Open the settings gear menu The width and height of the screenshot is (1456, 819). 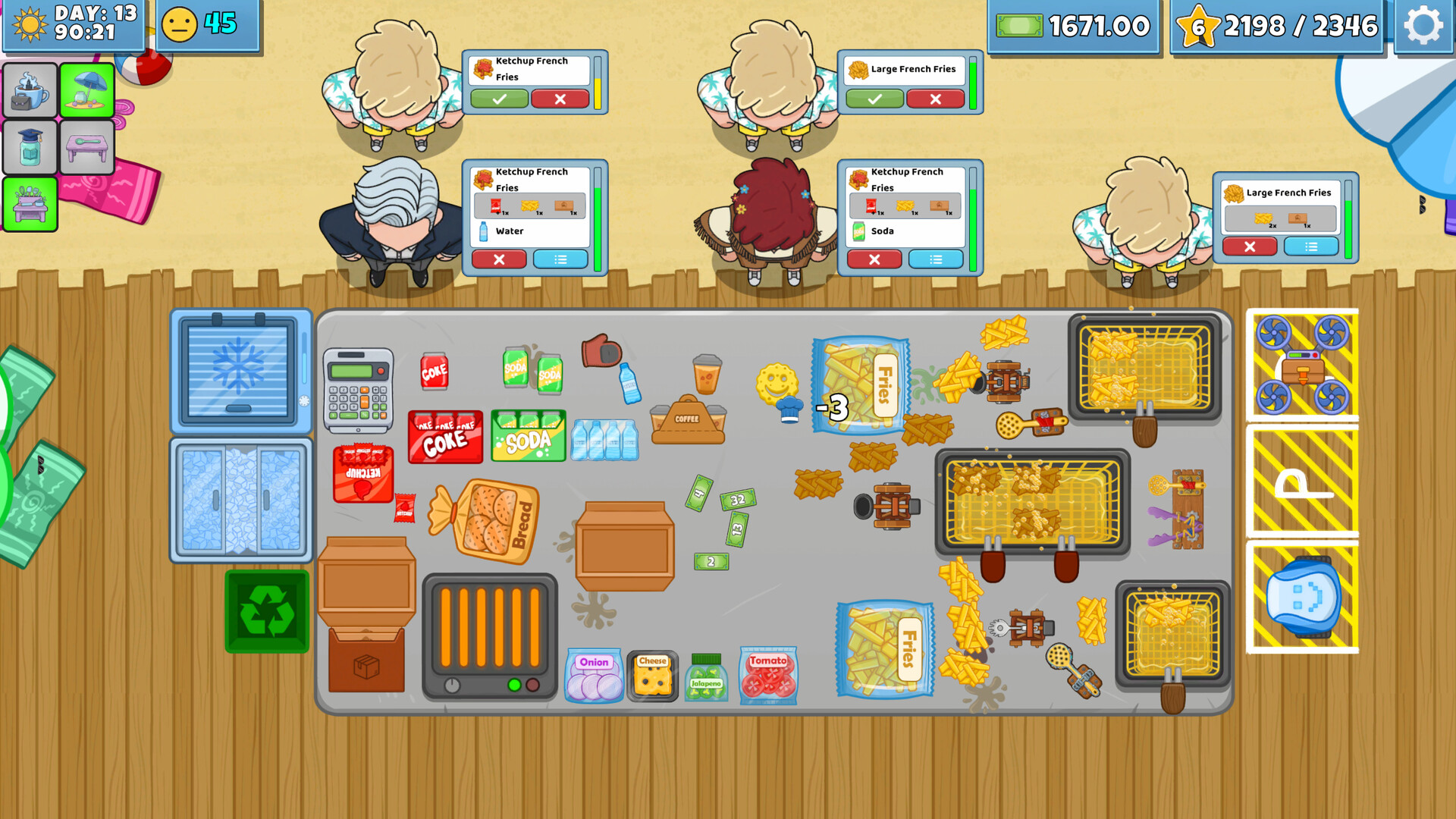pos(1424,25)
